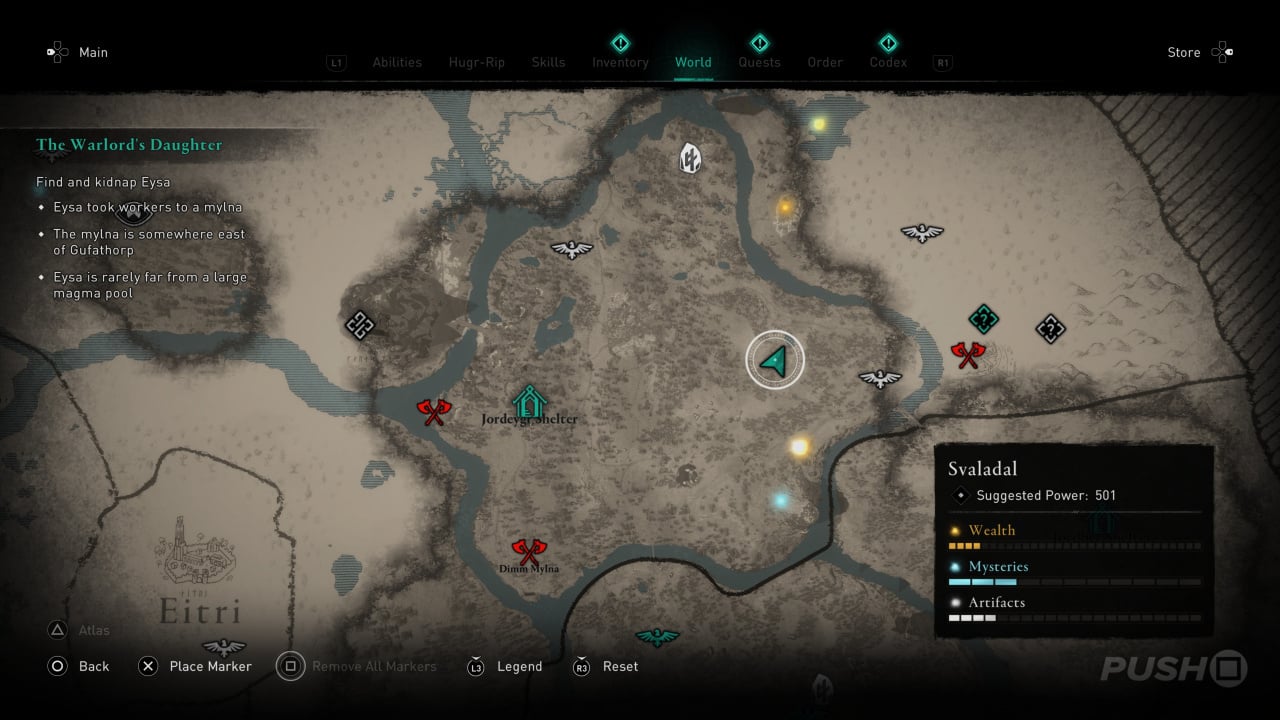This screenshot has height=720, width=1280.
Task: Go to the Inventory tab
Action: [x=620, y=62]
